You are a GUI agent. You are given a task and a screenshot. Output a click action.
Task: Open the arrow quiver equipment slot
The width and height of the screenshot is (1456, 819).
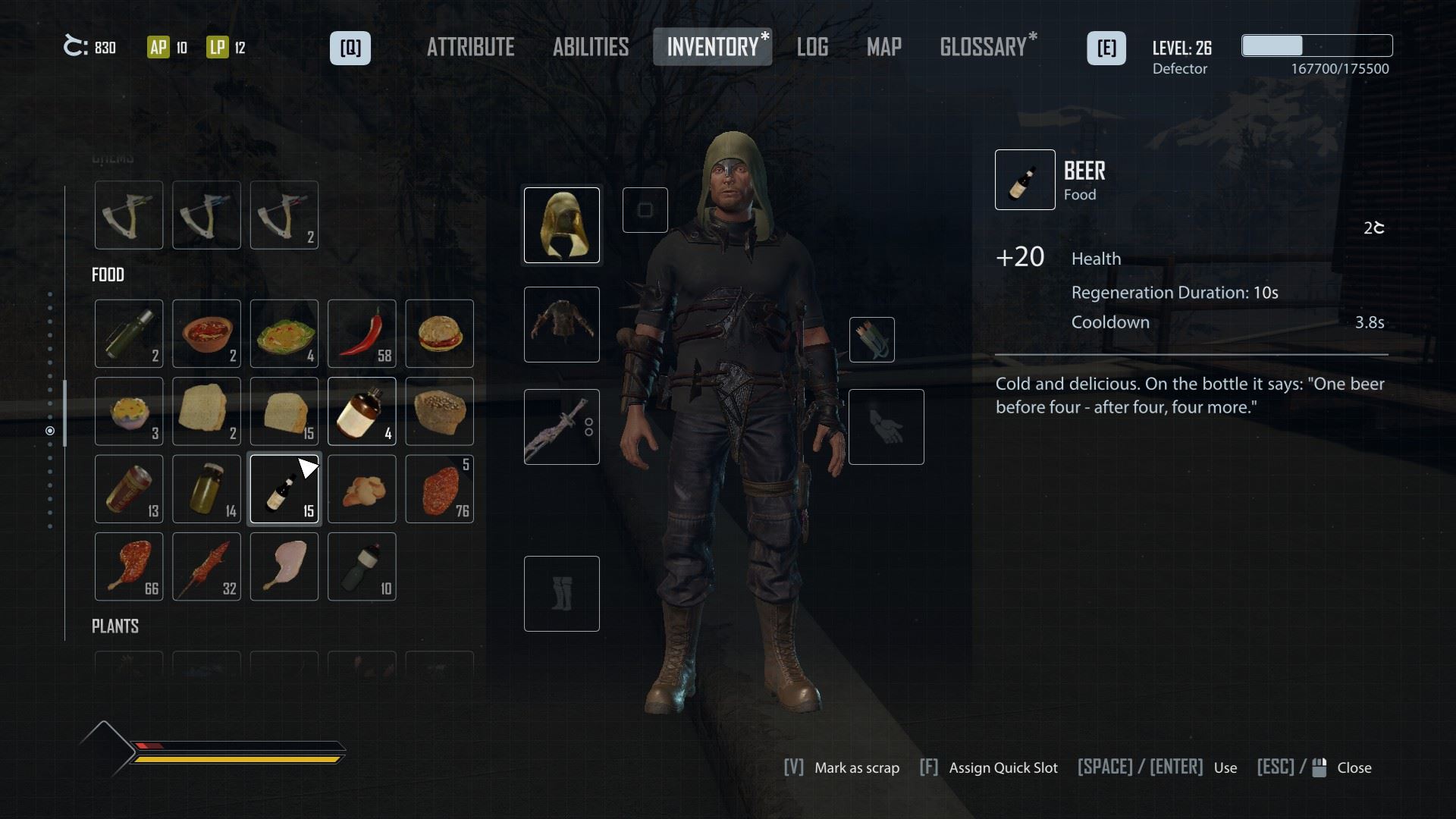click(872, 340)
